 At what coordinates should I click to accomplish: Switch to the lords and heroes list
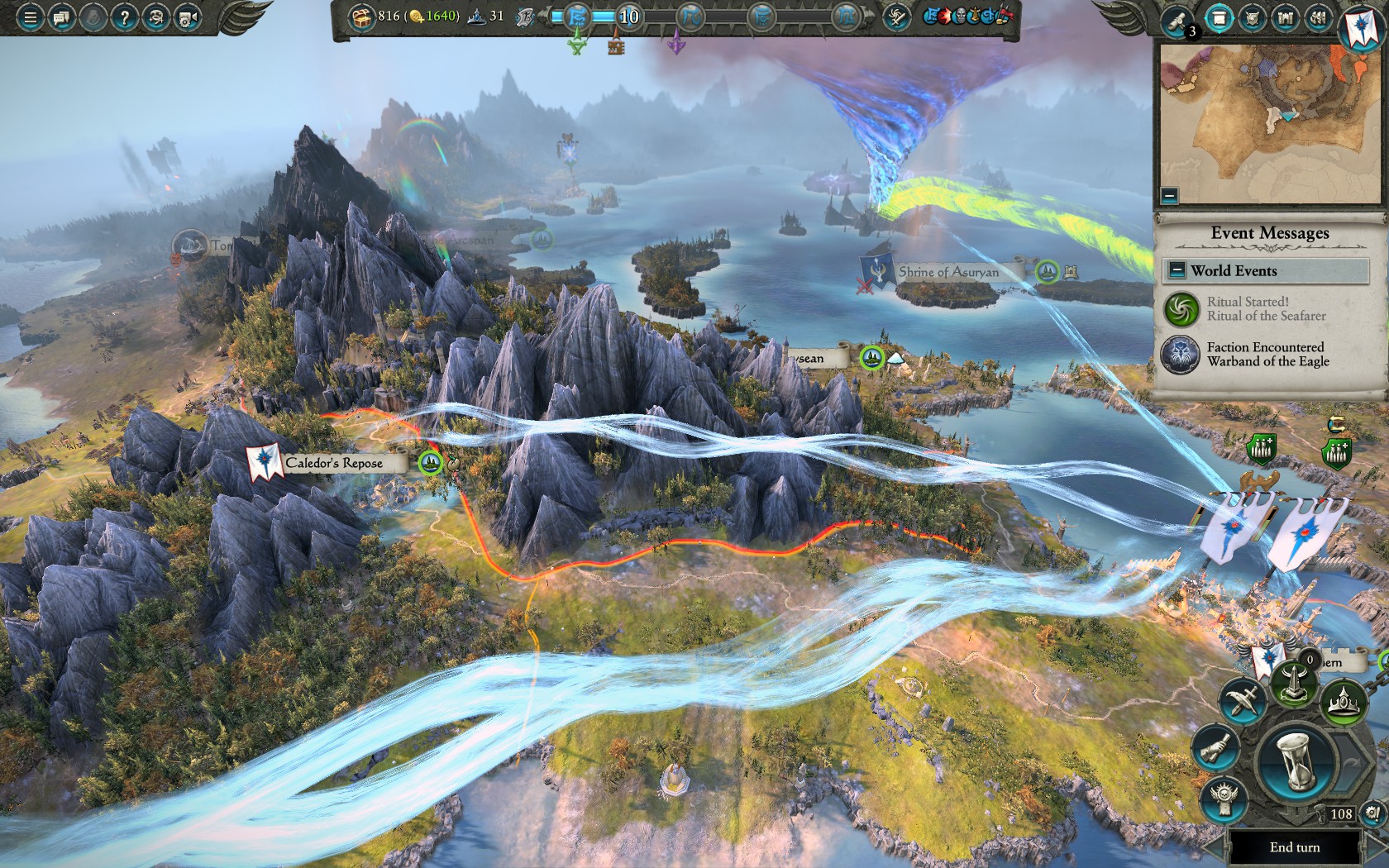click(1252, 18)
